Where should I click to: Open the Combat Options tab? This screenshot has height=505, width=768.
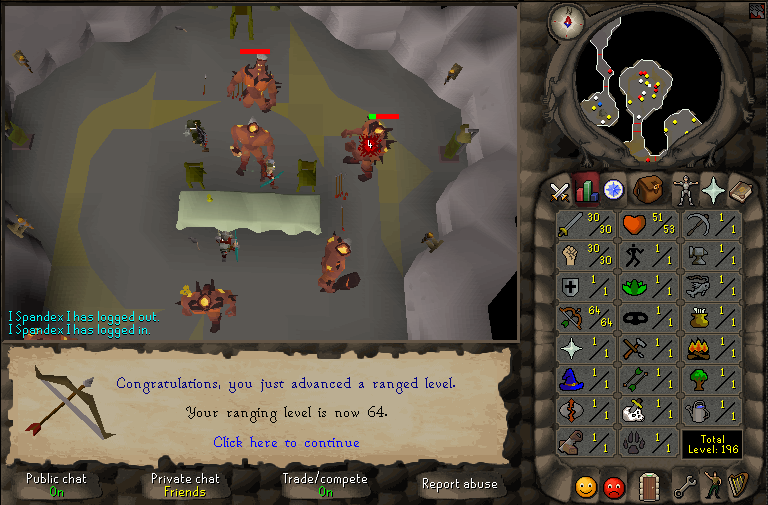pyautogui.click(x=560, y=190)
